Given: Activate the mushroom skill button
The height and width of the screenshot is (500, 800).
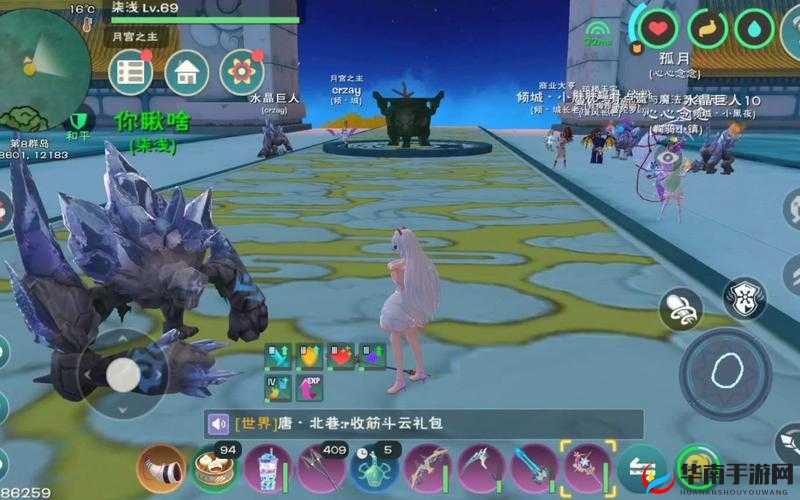Looking at the screenshot, I should pyautogui.click(x=681, y=309).
